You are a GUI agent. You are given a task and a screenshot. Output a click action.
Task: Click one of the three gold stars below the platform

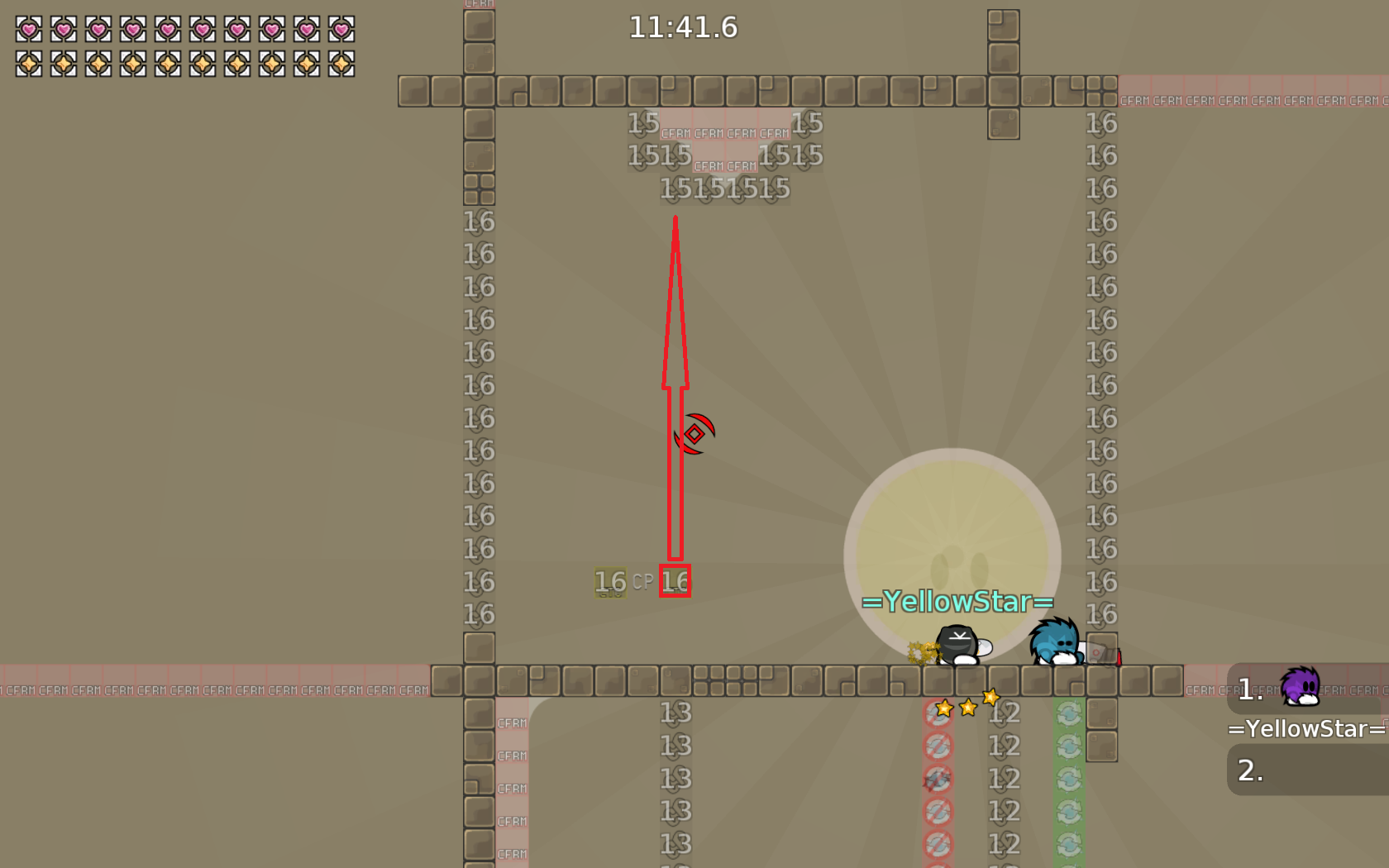(x=967, y=707)
